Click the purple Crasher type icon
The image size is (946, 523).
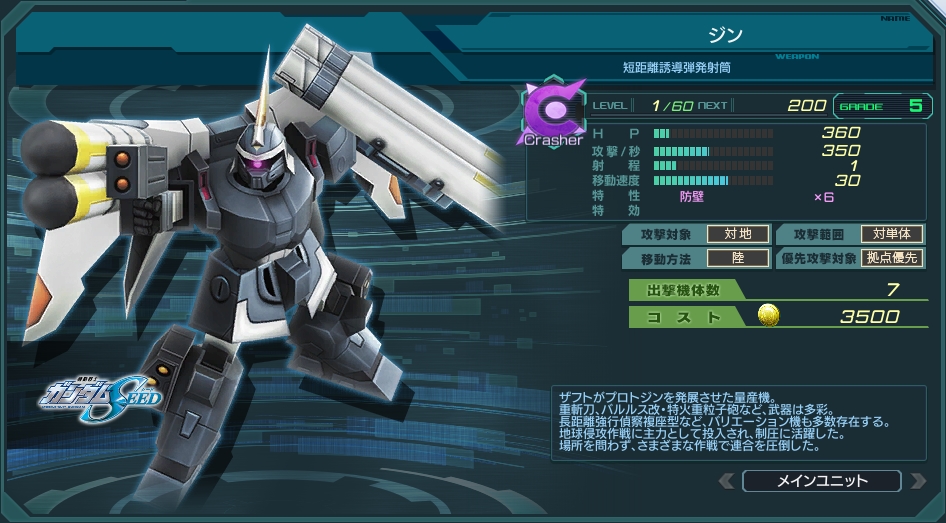click(553, 111)
